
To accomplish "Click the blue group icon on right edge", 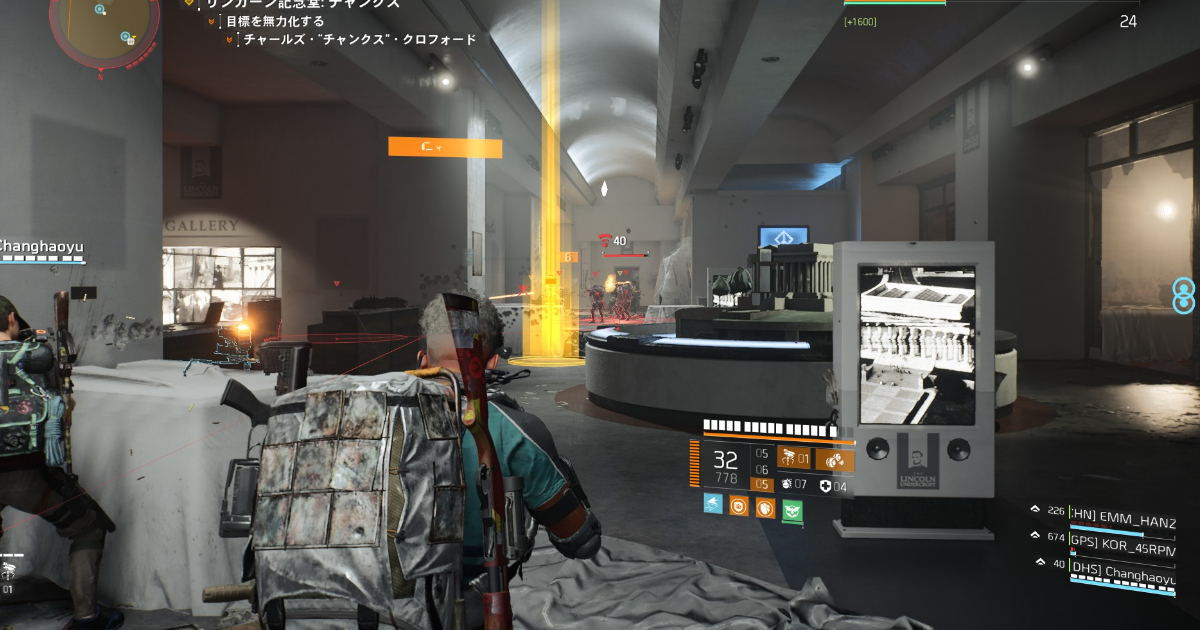I will pos(1183,296).
